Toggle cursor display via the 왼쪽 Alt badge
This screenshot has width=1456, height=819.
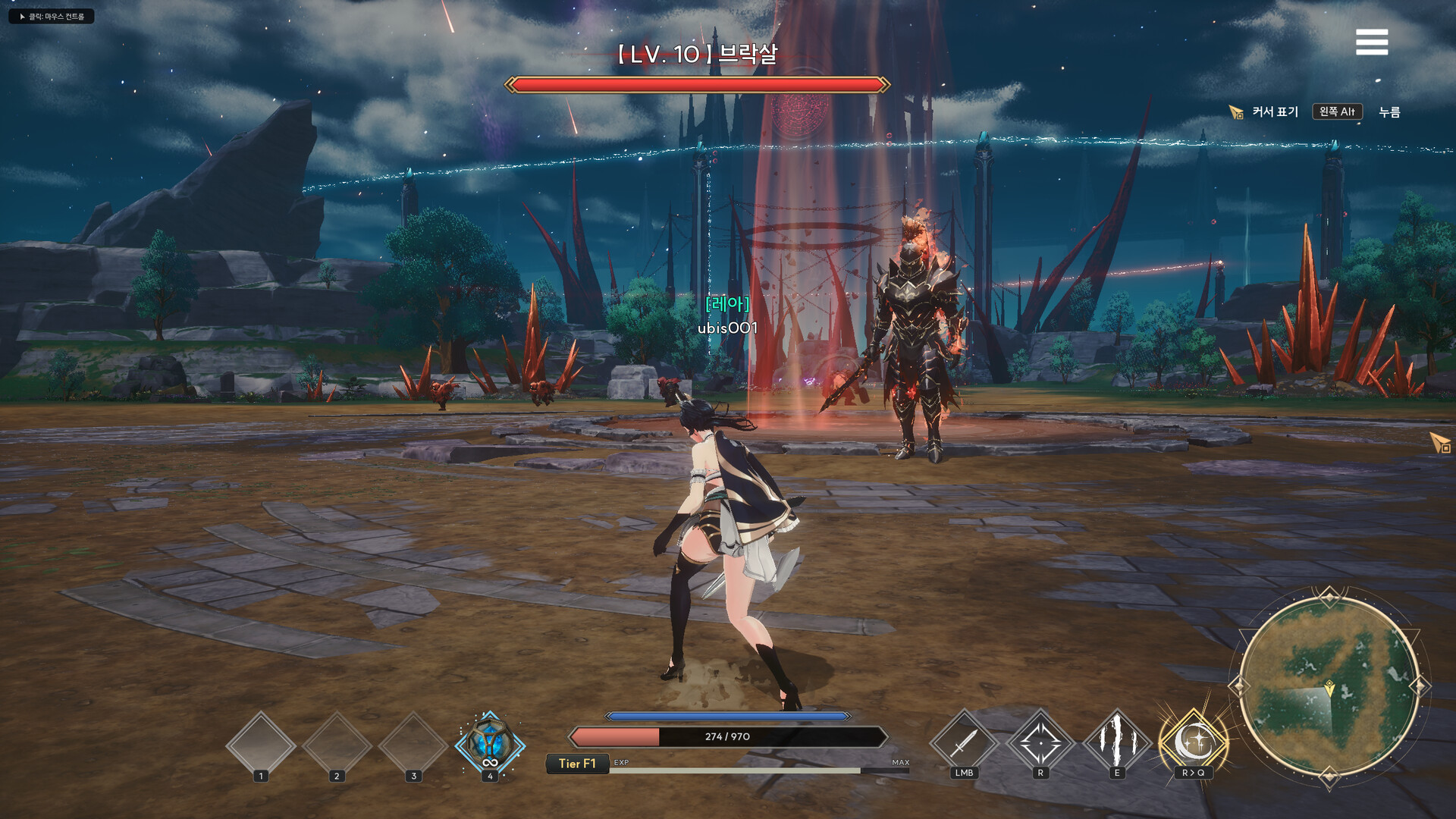click(x=1338, y=111)
